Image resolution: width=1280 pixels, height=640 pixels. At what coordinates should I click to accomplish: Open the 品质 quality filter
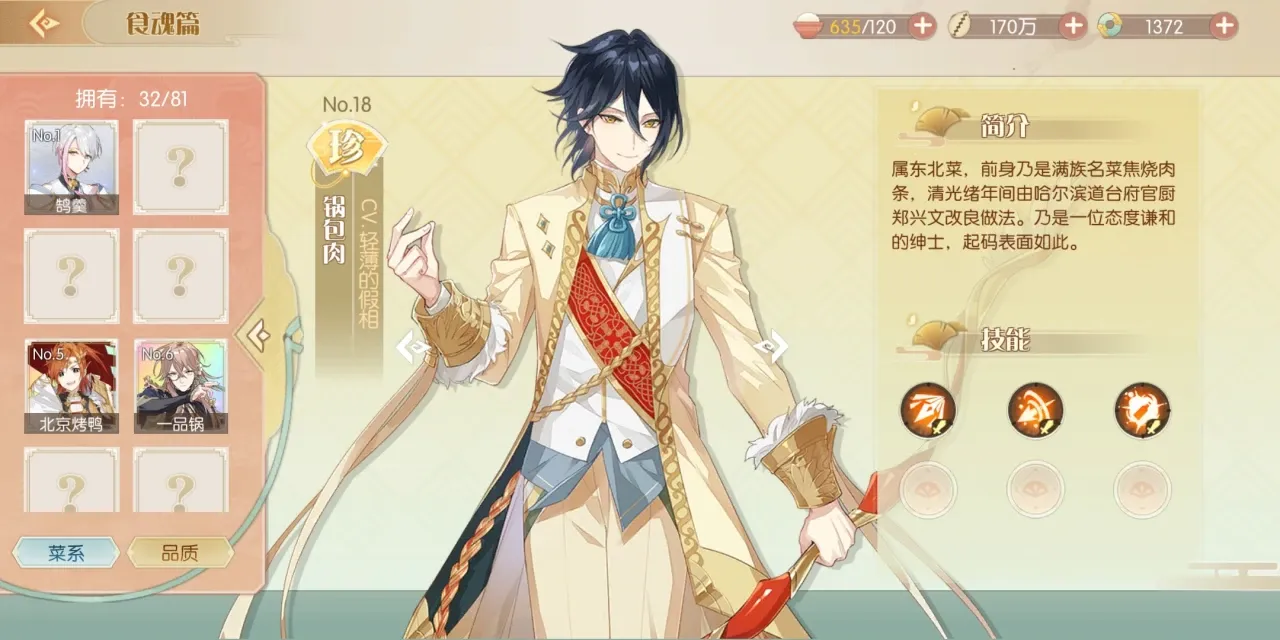tap(180, 553)
